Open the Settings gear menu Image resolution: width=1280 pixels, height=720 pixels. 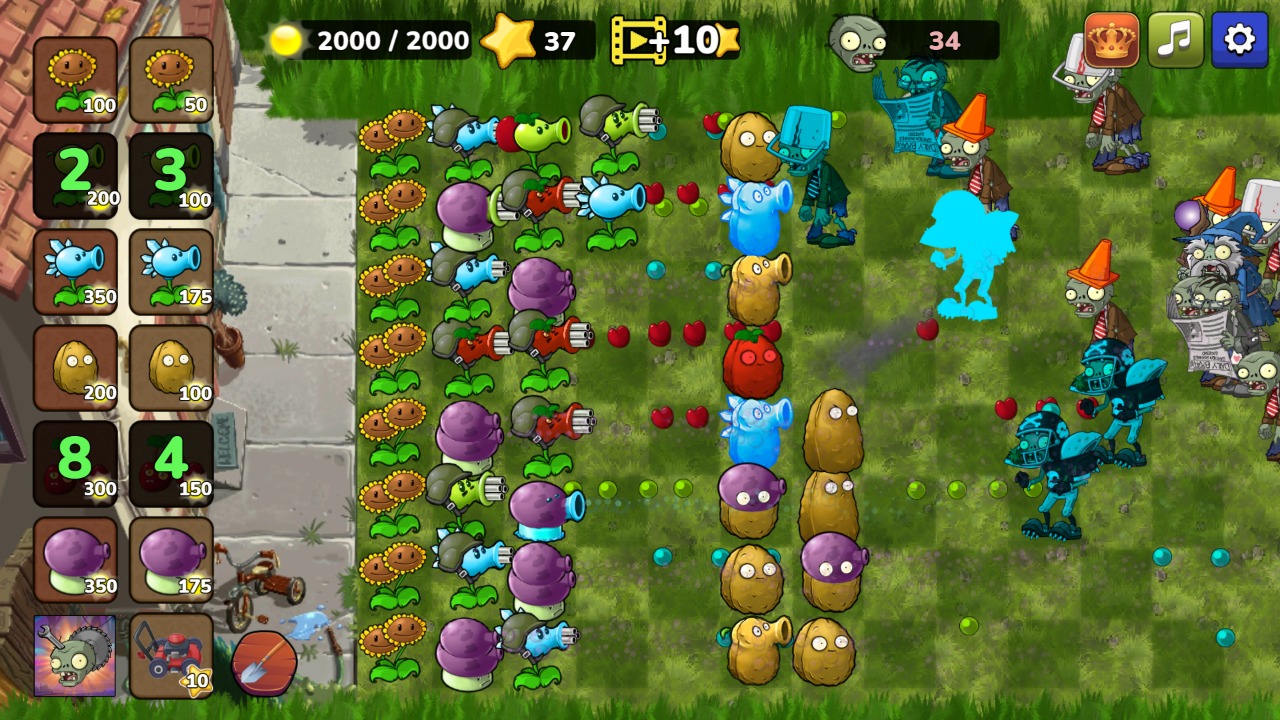pyautogui.click(x=1240, y=40)
